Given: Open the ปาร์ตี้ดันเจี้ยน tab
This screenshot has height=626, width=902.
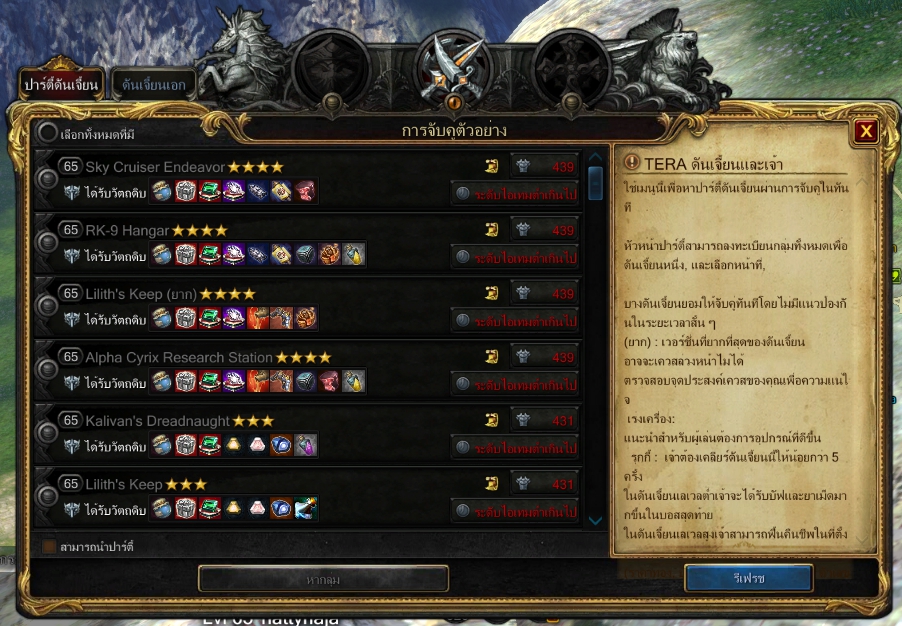Looking at the screenshot, I should pyautogui.click(x=62, y=85).
